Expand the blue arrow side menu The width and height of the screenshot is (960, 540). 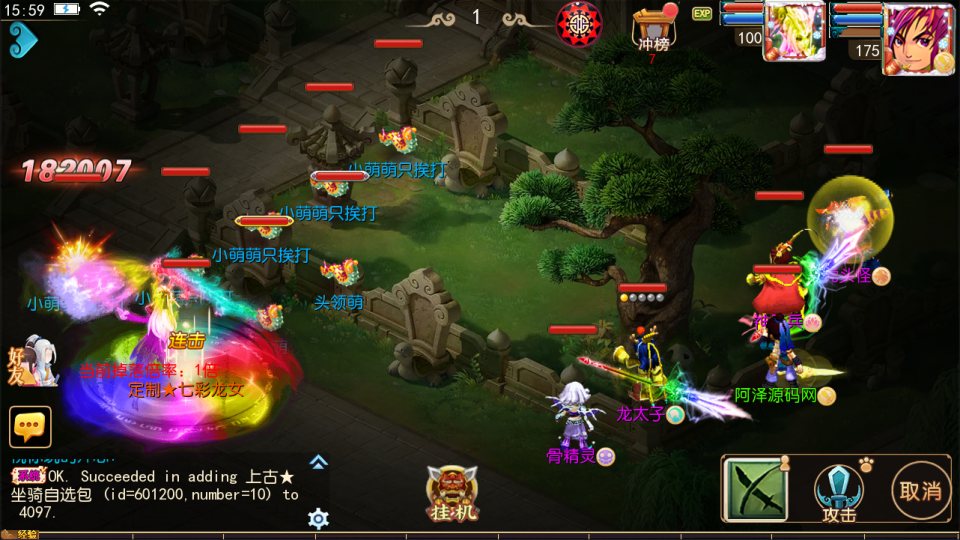(22, 40)
